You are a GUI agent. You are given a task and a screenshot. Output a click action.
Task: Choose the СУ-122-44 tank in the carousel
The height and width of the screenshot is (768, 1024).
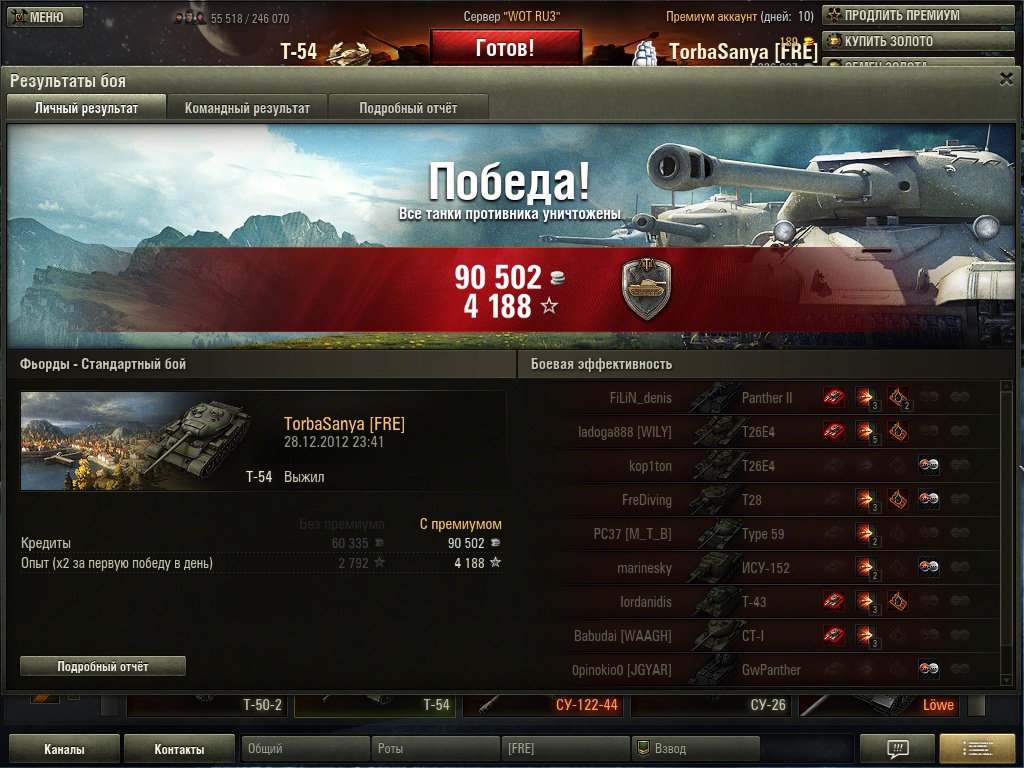545,705
